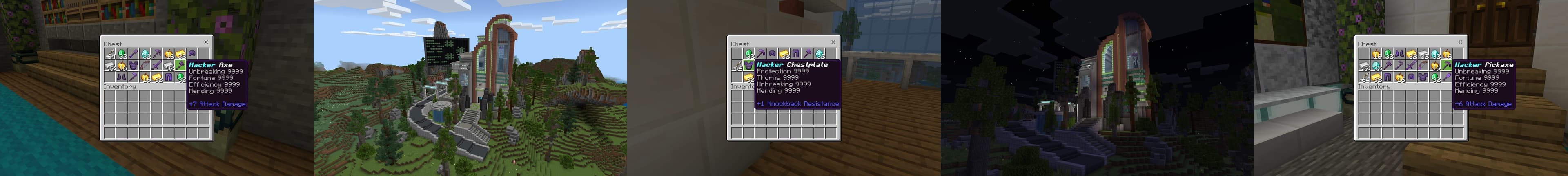The width and height of the screenshot is (1568, 176).
Task: Take the purple sword from the Hacker Axe chest
Action: coord(156,65)
